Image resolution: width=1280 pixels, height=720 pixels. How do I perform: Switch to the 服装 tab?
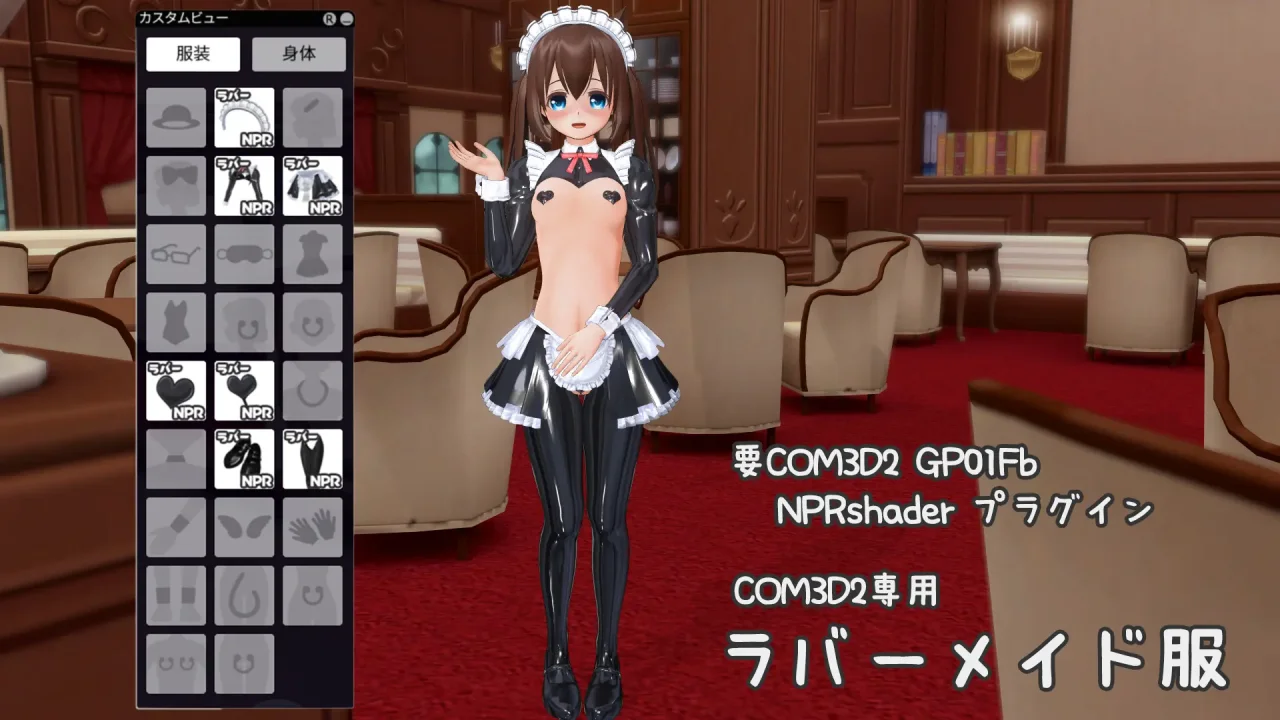coord(191,54)
